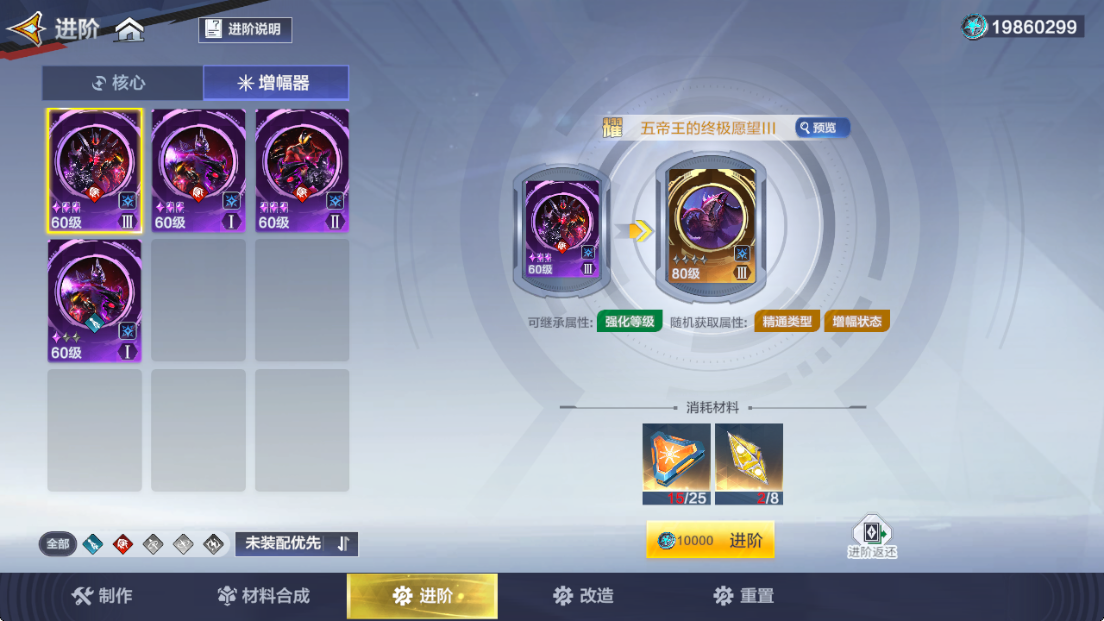
Task: Choose the tier II level 60 amplifier
Action: (x=302, y=170)
